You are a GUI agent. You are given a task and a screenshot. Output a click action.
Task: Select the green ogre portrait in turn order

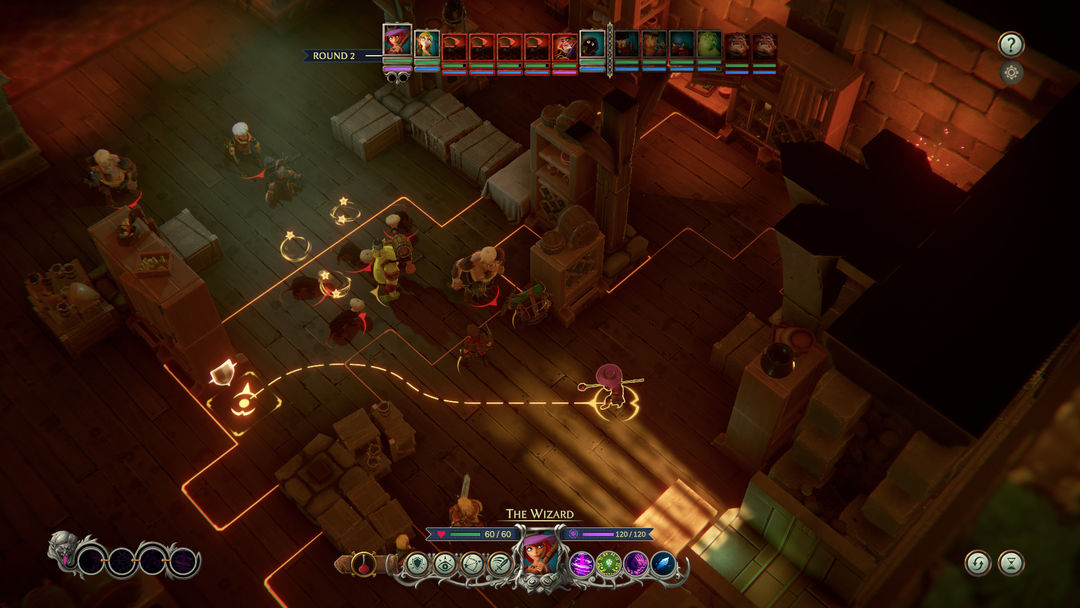709,46
